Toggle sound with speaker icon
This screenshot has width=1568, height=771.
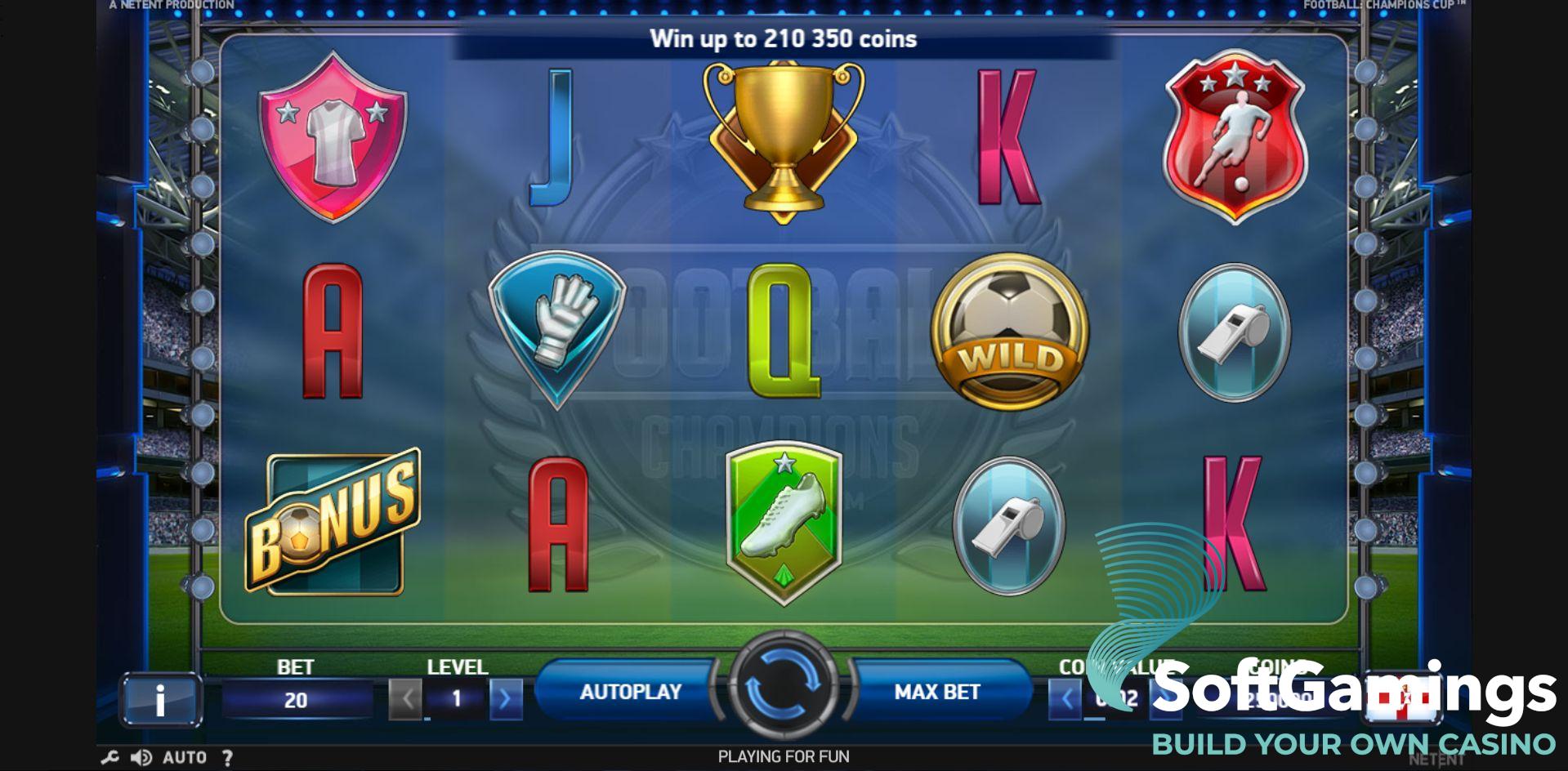point(141,758)
